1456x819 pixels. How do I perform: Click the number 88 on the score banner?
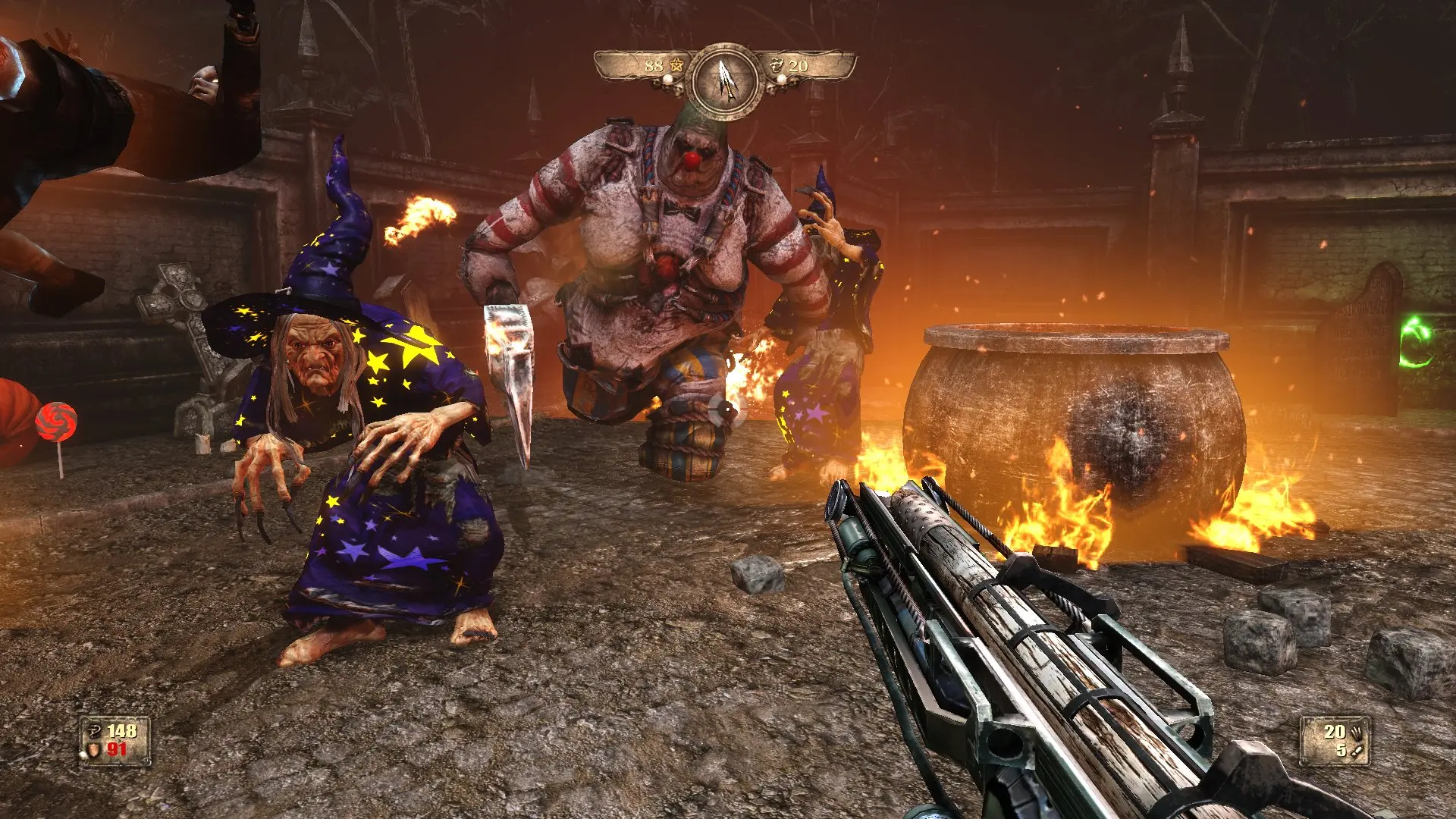point(654,65)
